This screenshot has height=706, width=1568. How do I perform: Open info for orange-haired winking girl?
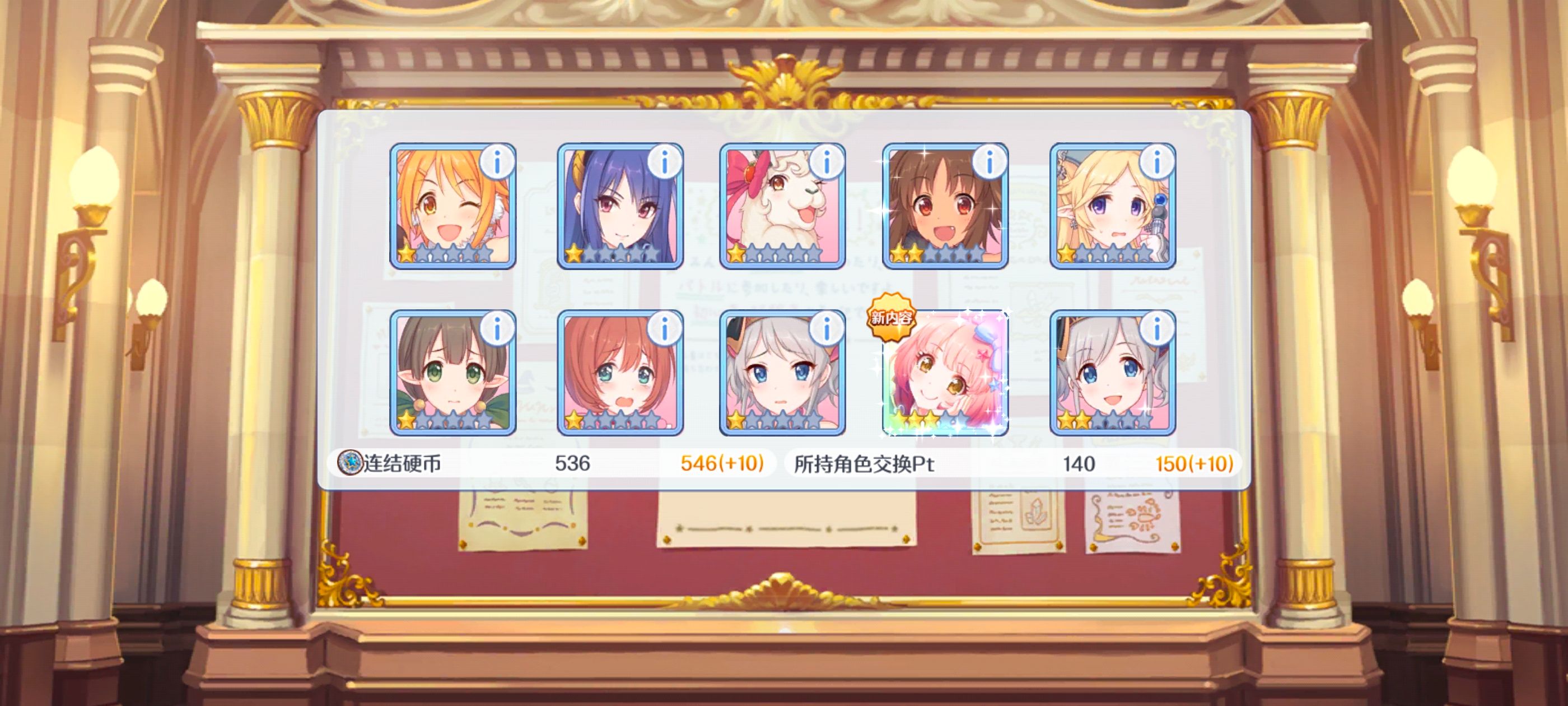tap(497, 162)
